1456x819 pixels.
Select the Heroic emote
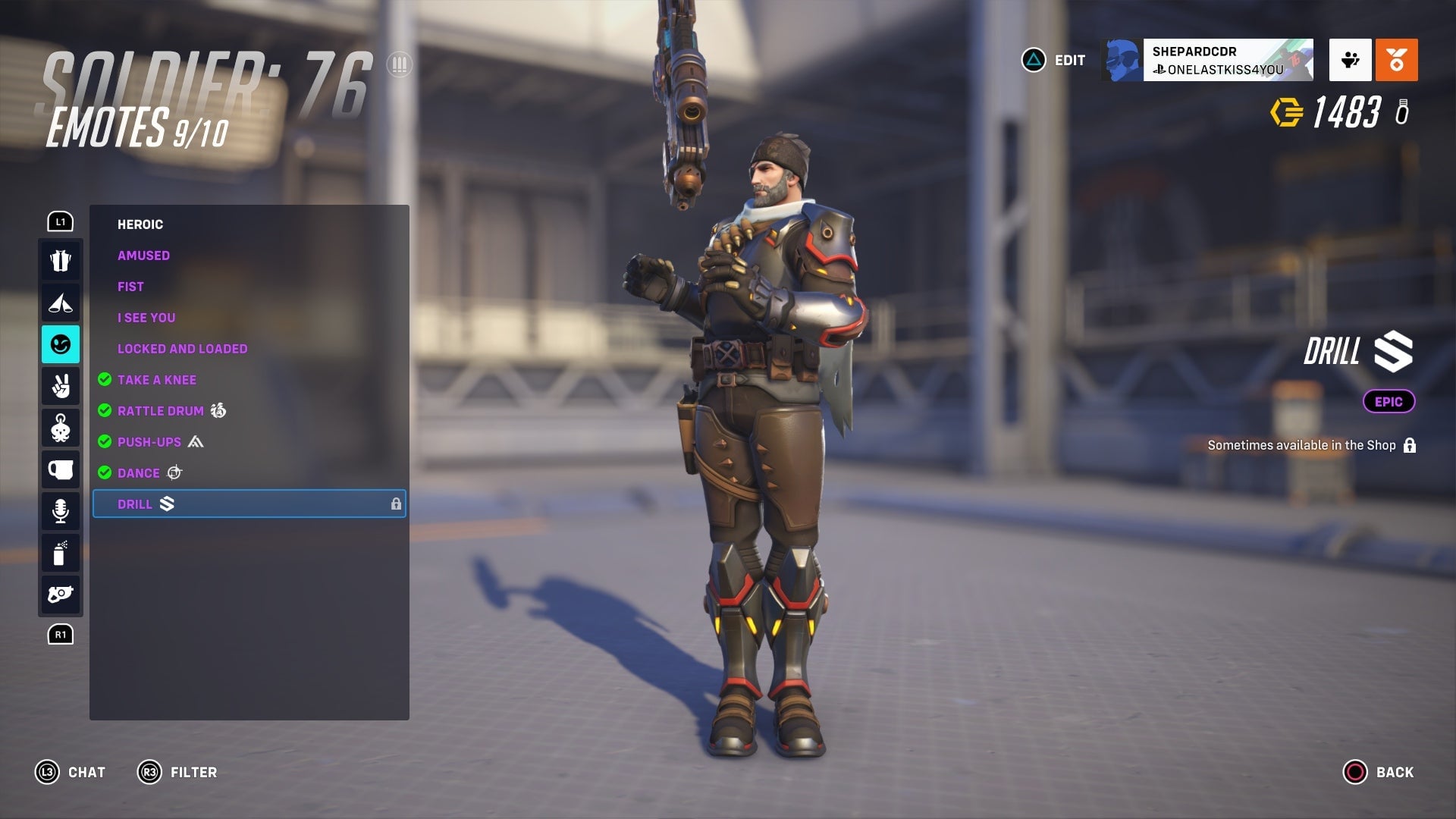click(140, 224)
